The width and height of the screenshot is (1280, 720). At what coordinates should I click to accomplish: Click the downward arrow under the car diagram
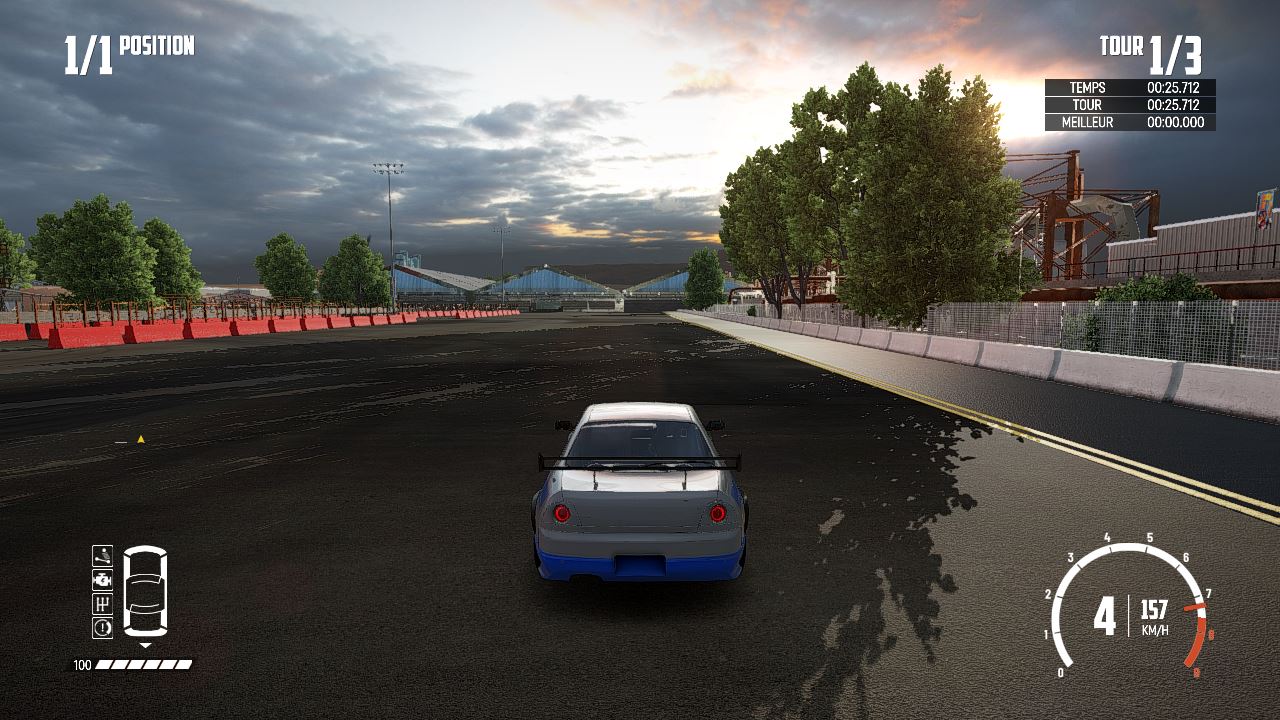point(145,644)
